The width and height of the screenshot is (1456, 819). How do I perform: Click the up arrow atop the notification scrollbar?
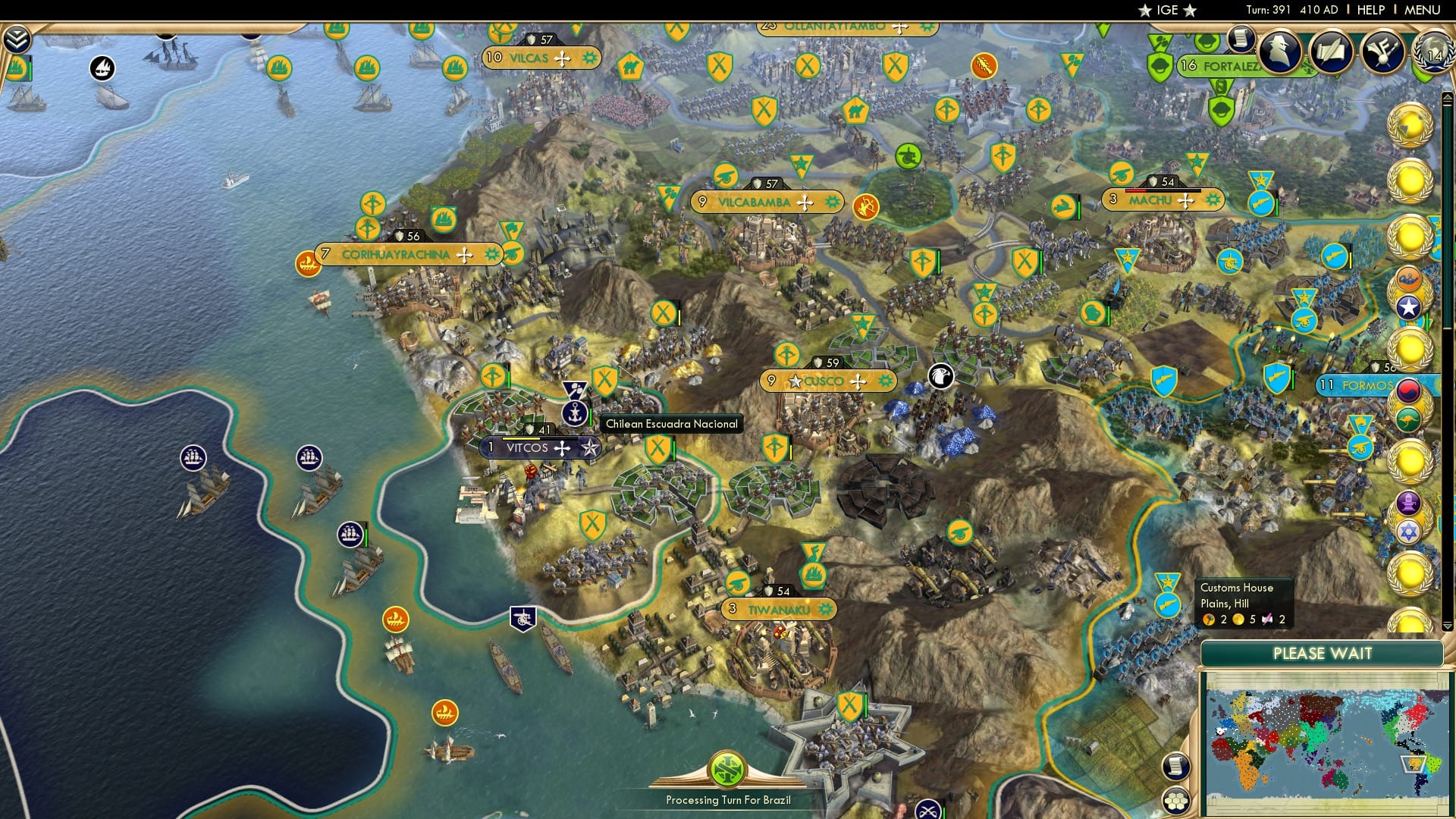coord(1448,98)
